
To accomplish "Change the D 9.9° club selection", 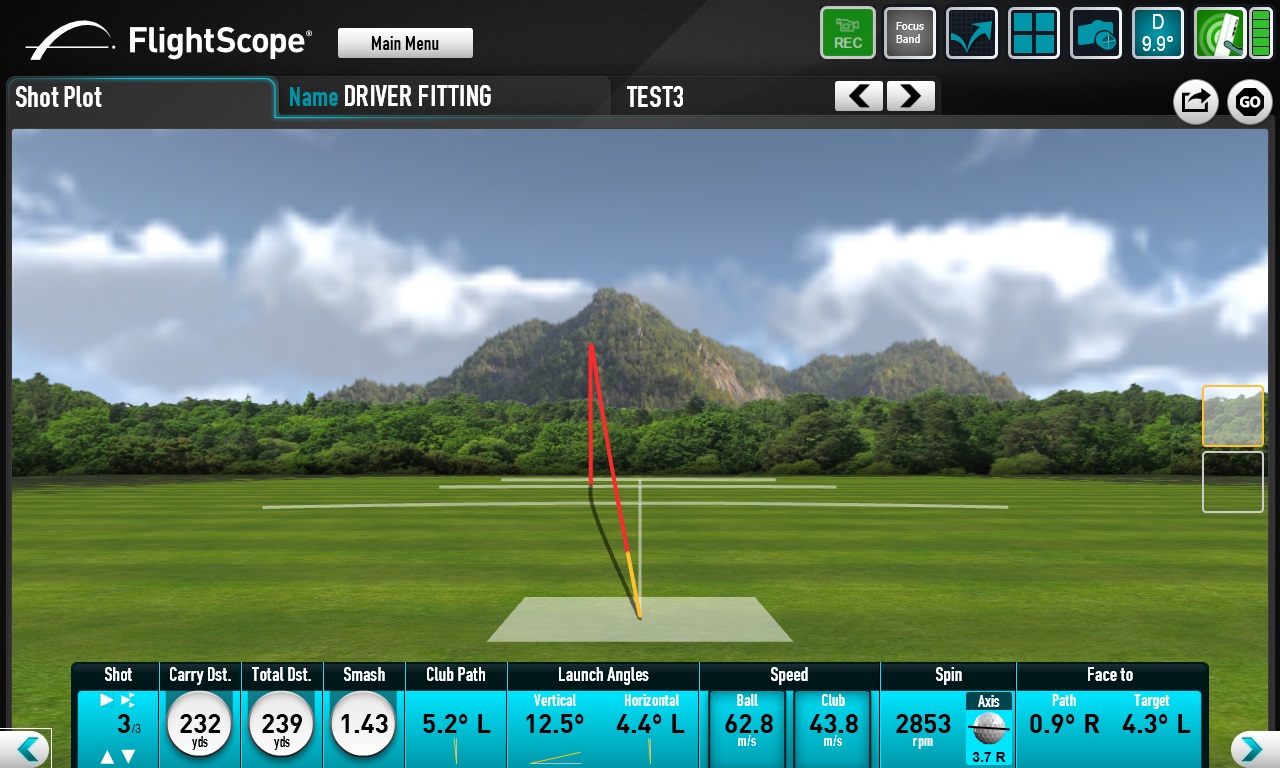I will (1157, 33).
